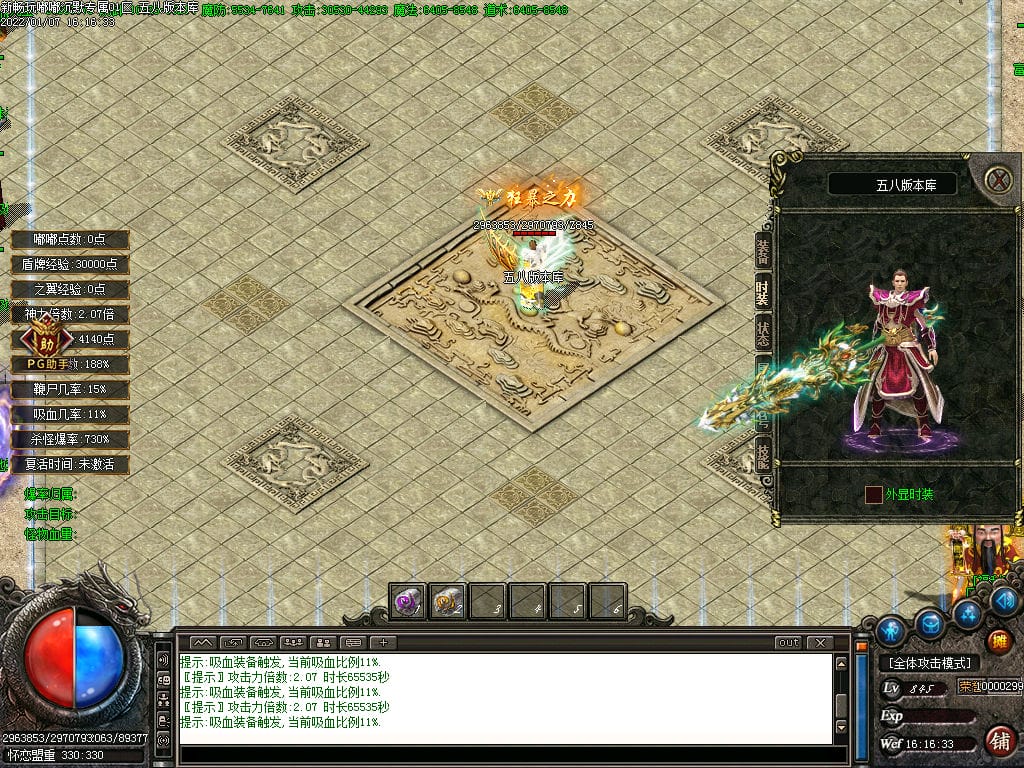Show the 技能 skills tab
The height and width of the screenshot is (768, 1024).
tap(763, 455)
